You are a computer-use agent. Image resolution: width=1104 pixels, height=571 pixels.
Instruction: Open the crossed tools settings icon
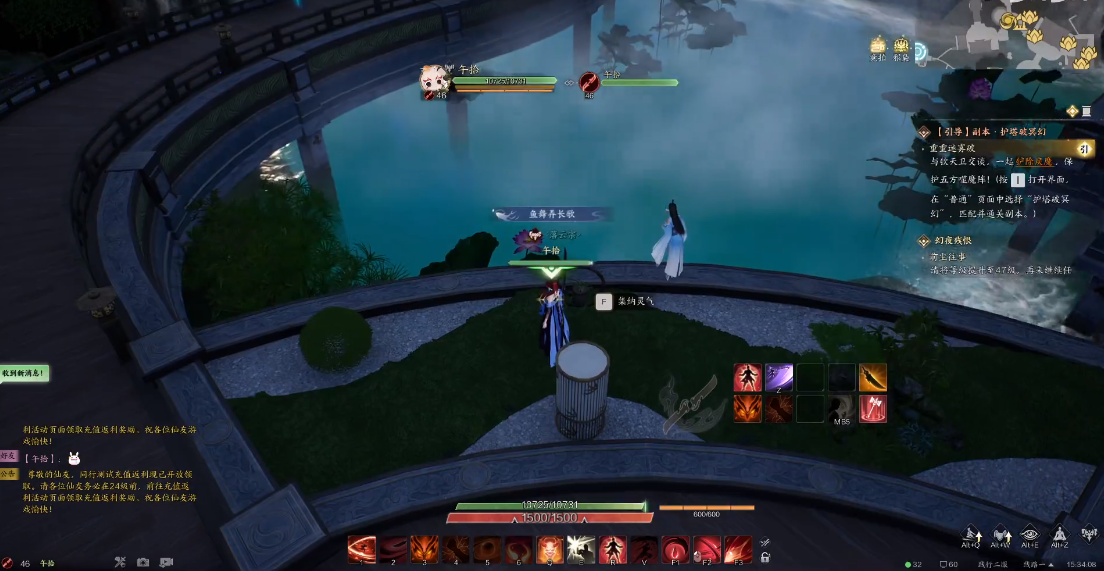coord(119,562)
